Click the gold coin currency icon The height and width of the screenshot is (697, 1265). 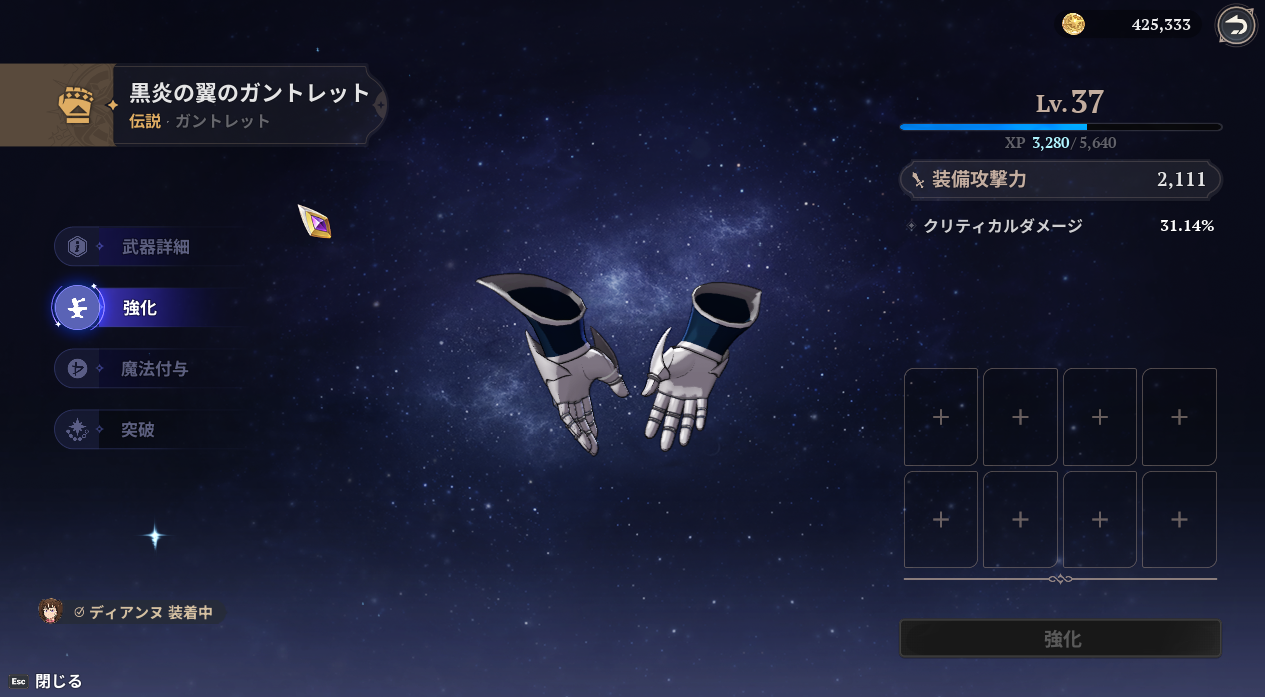click(x=1073, y=25)
